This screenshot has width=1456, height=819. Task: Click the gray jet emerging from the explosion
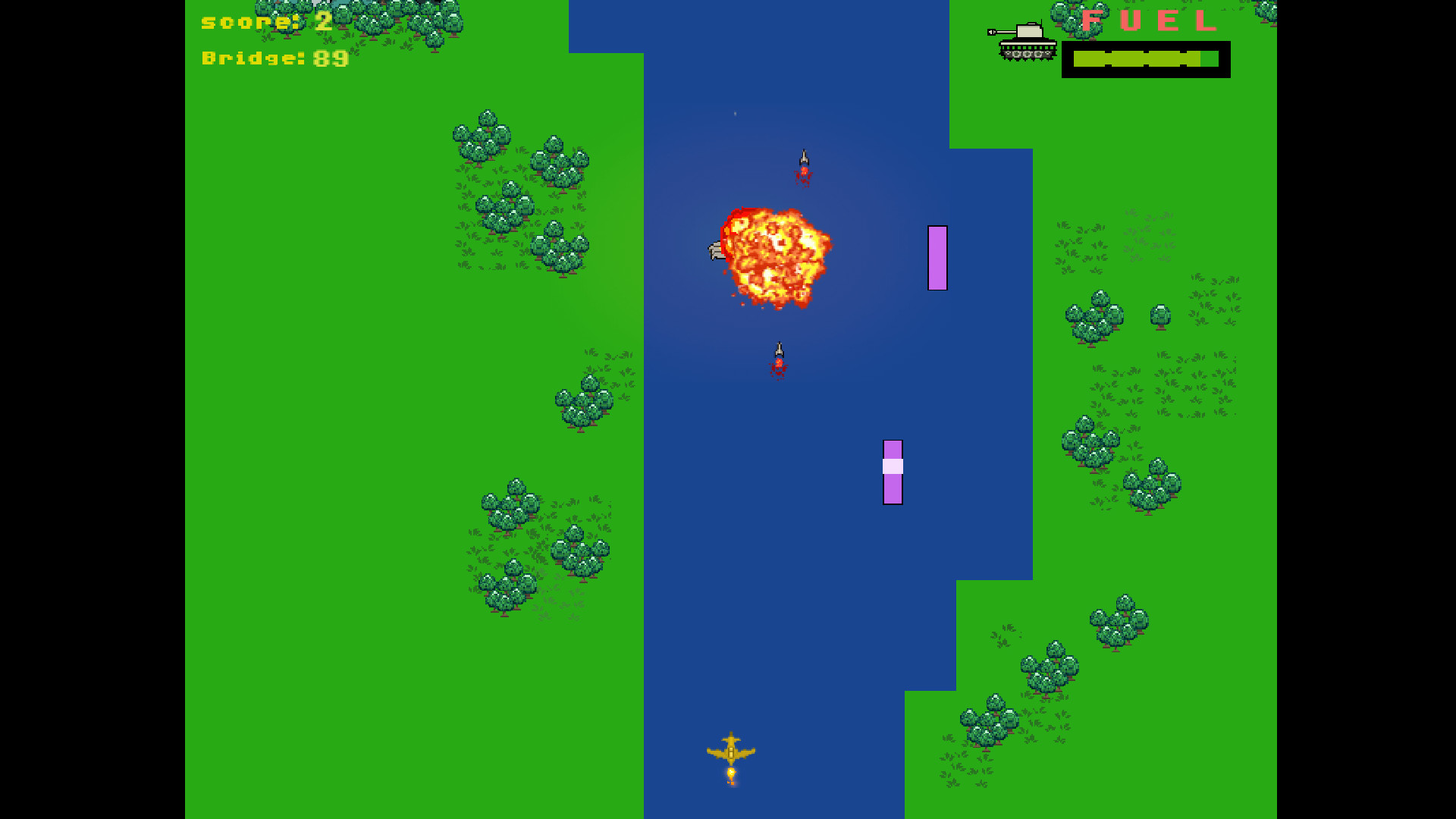(x=717, y=249)
